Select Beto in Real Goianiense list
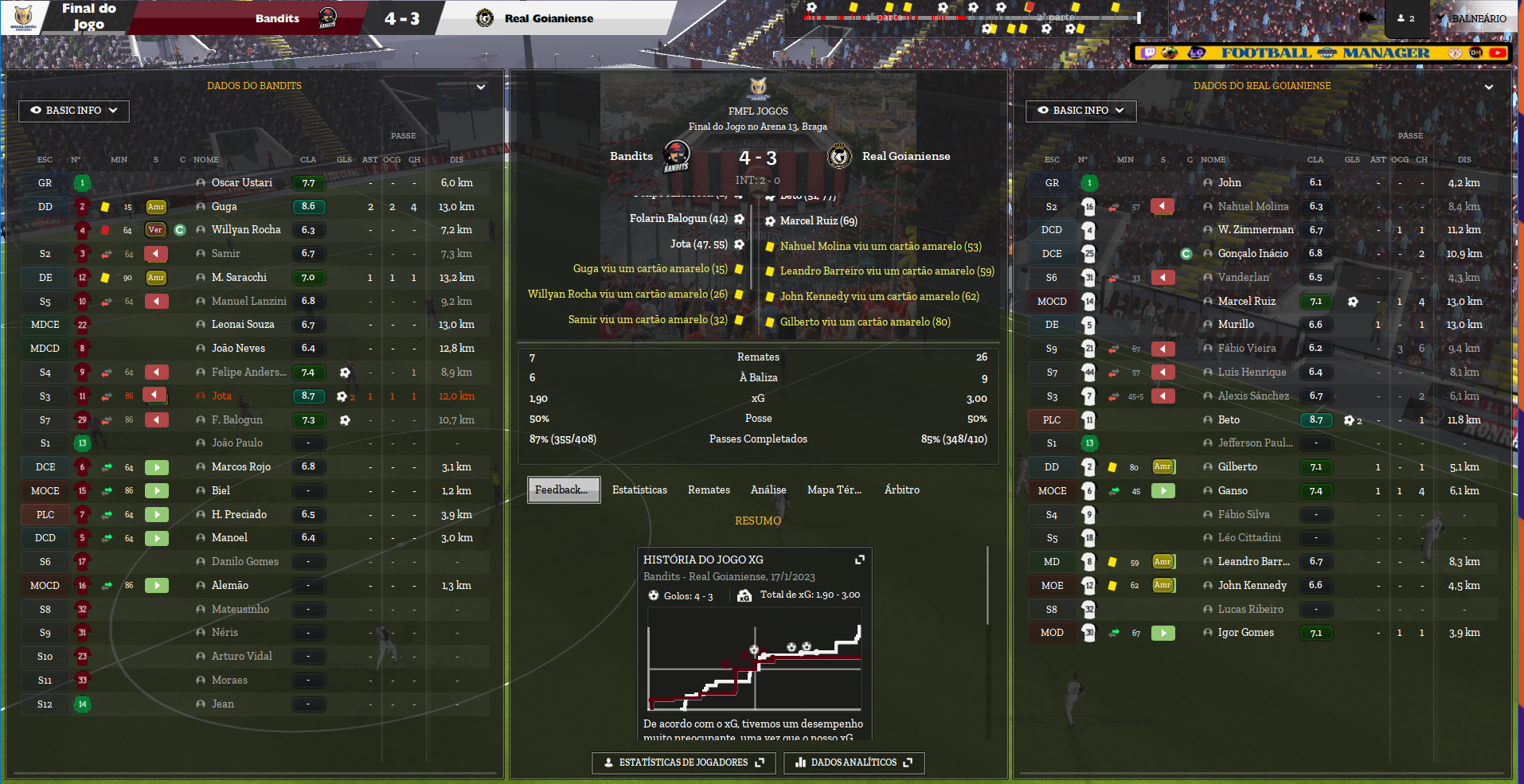This screenshot has height=784, width=1524. [1229, 420]
